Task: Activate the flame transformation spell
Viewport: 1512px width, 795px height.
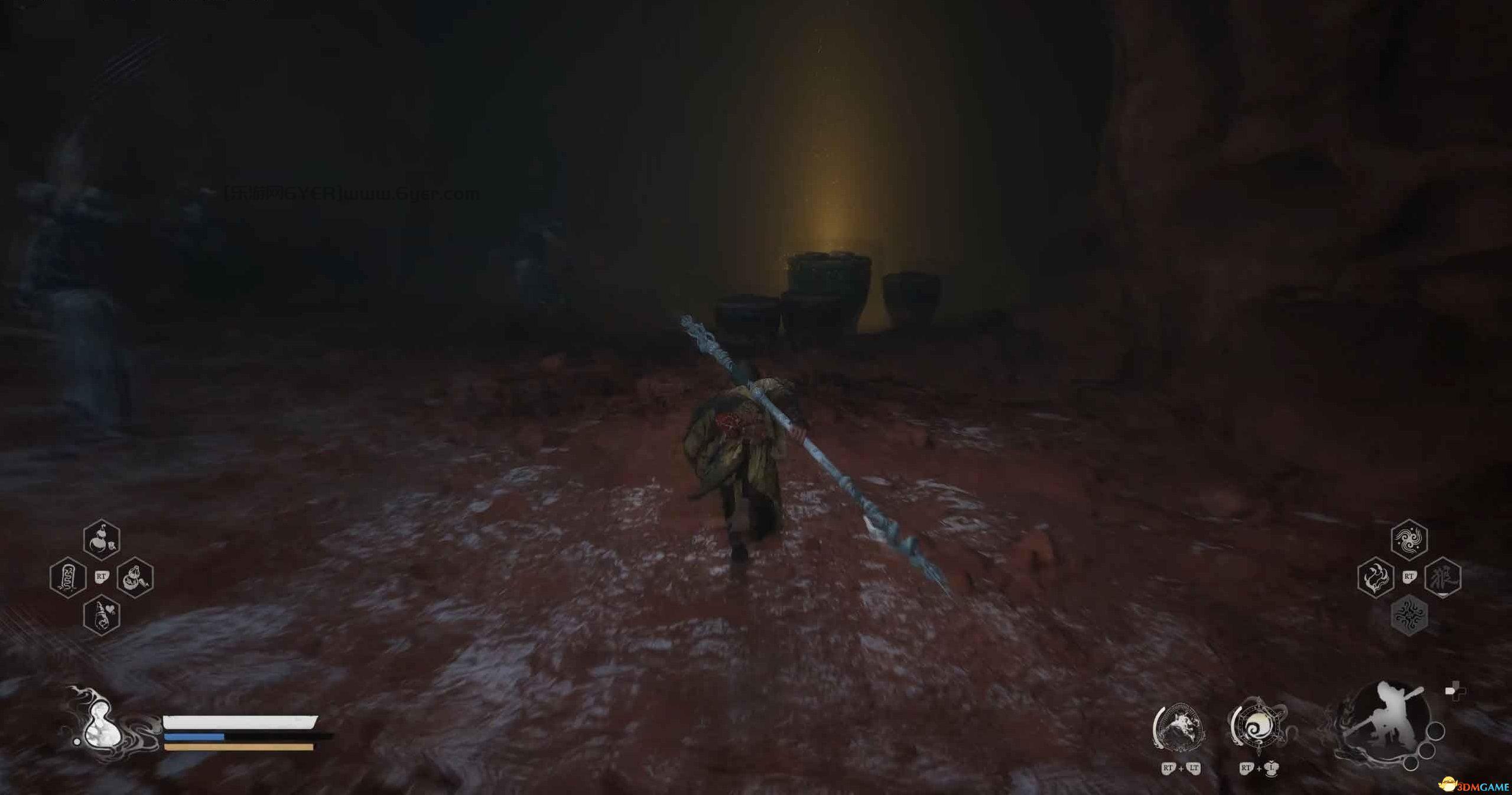Action: coord(1376,577)
